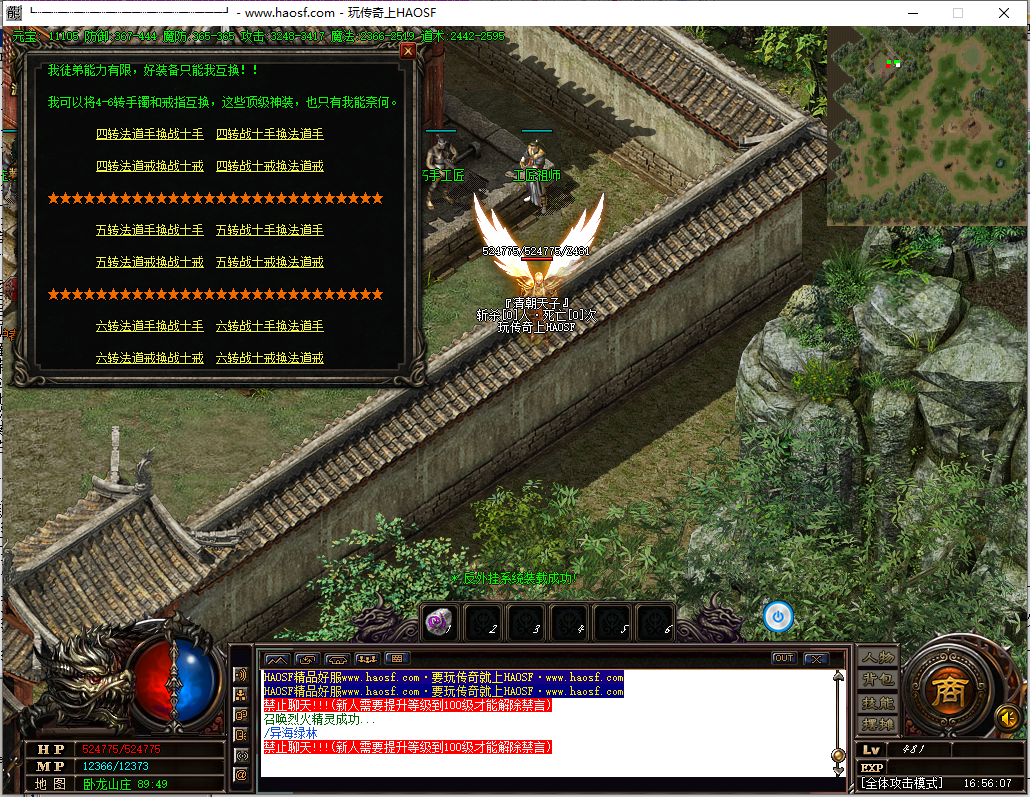Show the 技能 skills panel

coord(877,703)
